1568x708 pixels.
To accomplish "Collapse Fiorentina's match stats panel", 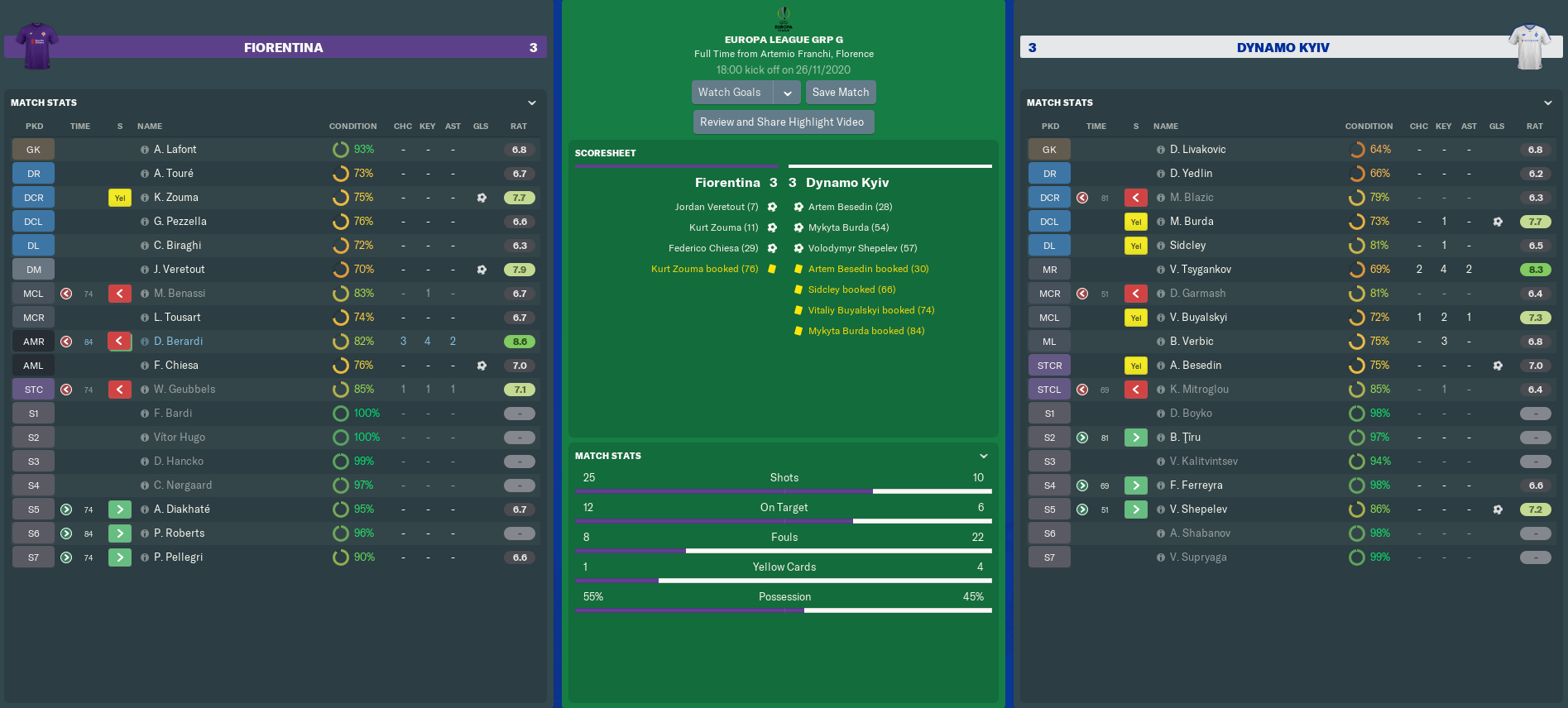I will [532, 103].
